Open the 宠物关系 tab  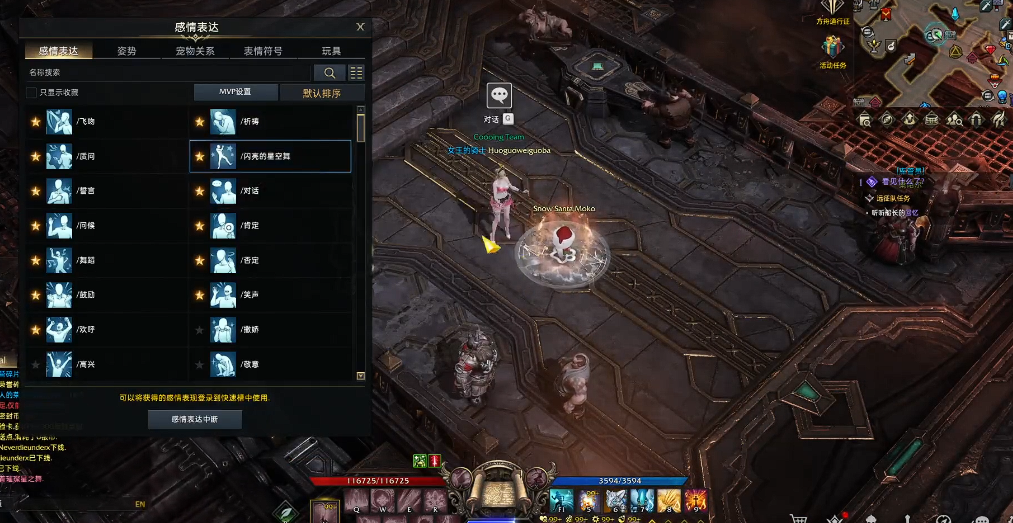point(195,51)
